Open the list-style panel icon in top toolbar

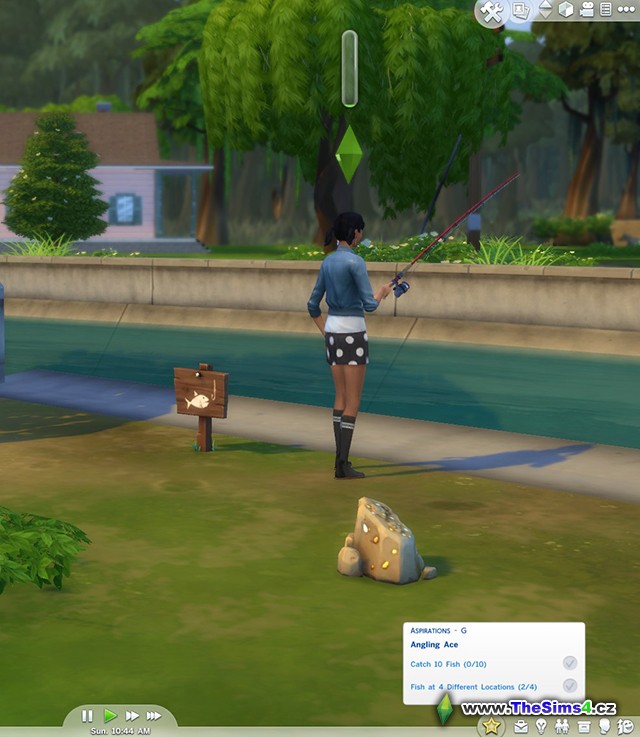(607, 10)
